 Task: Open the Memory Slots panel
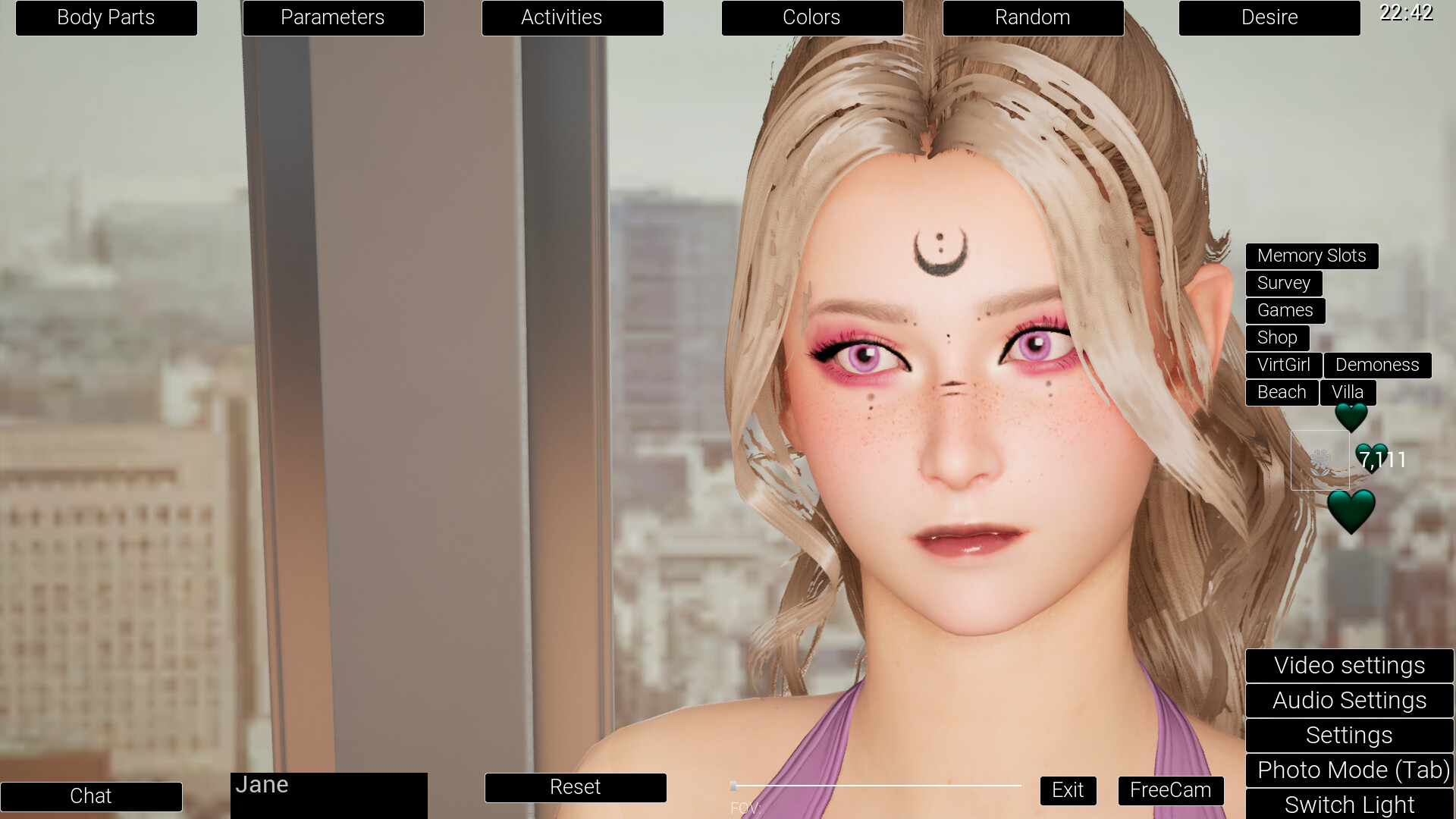(1312, 256)
